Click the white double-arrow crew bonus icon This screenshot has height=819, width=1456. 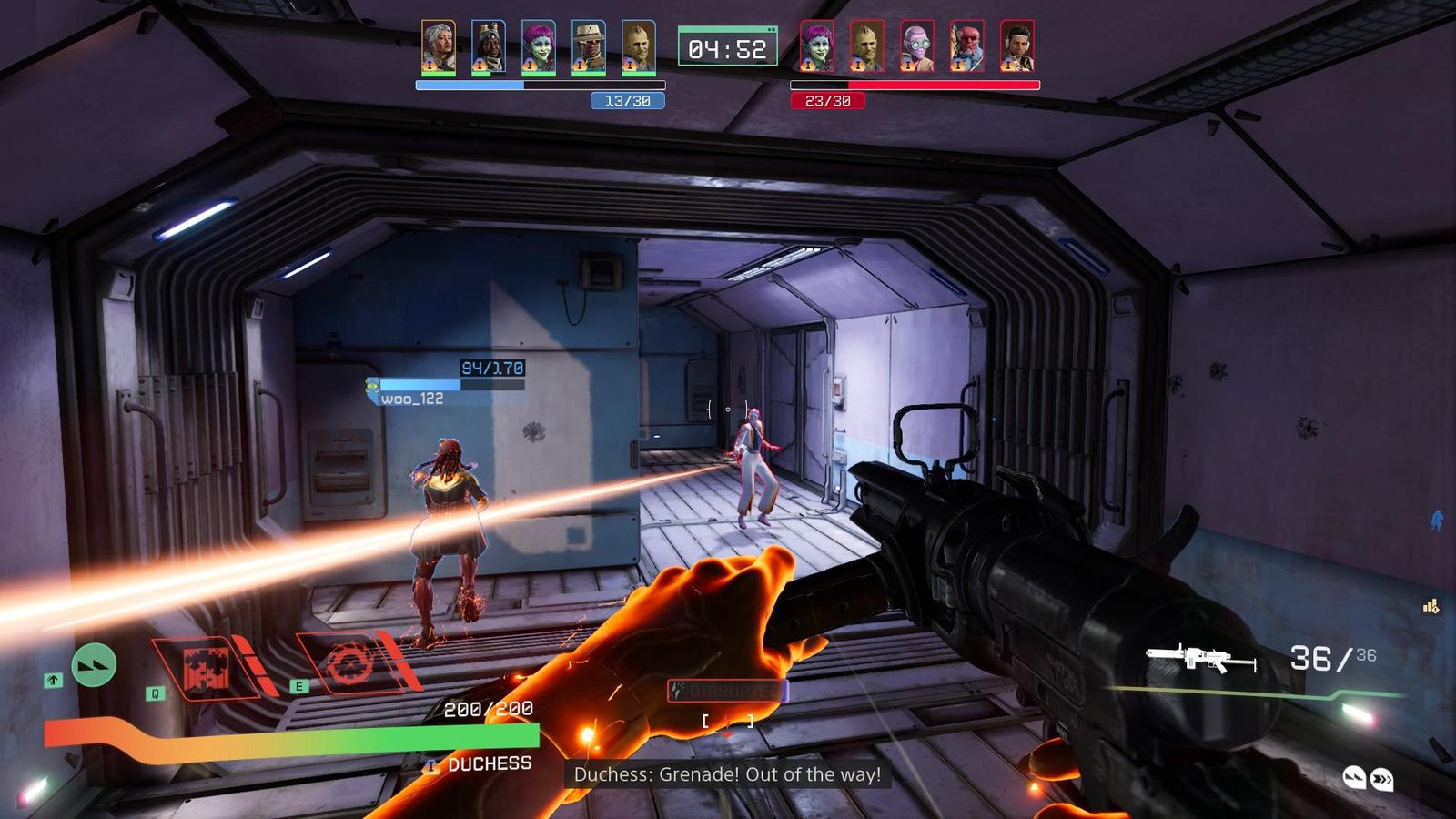1354,777
